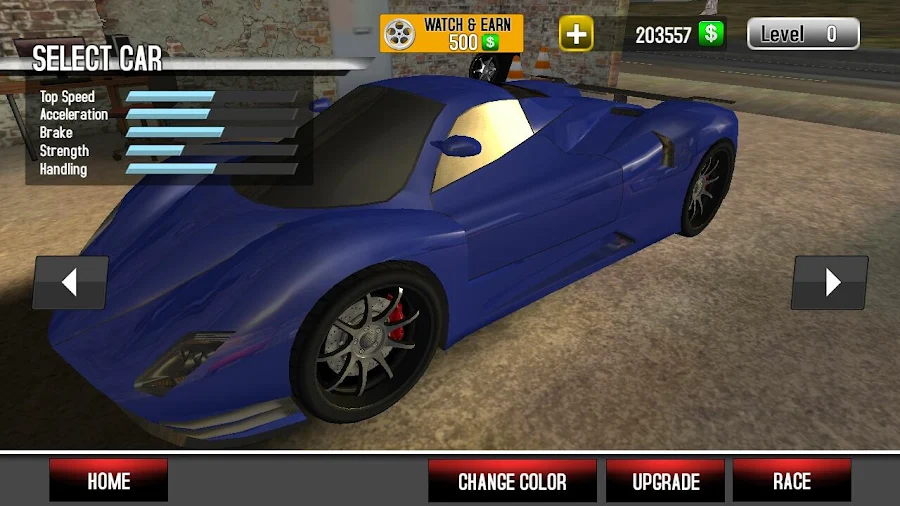The image size is (900, 506).
Task: Start the race with this car
Action: click(x=791, y=481)
